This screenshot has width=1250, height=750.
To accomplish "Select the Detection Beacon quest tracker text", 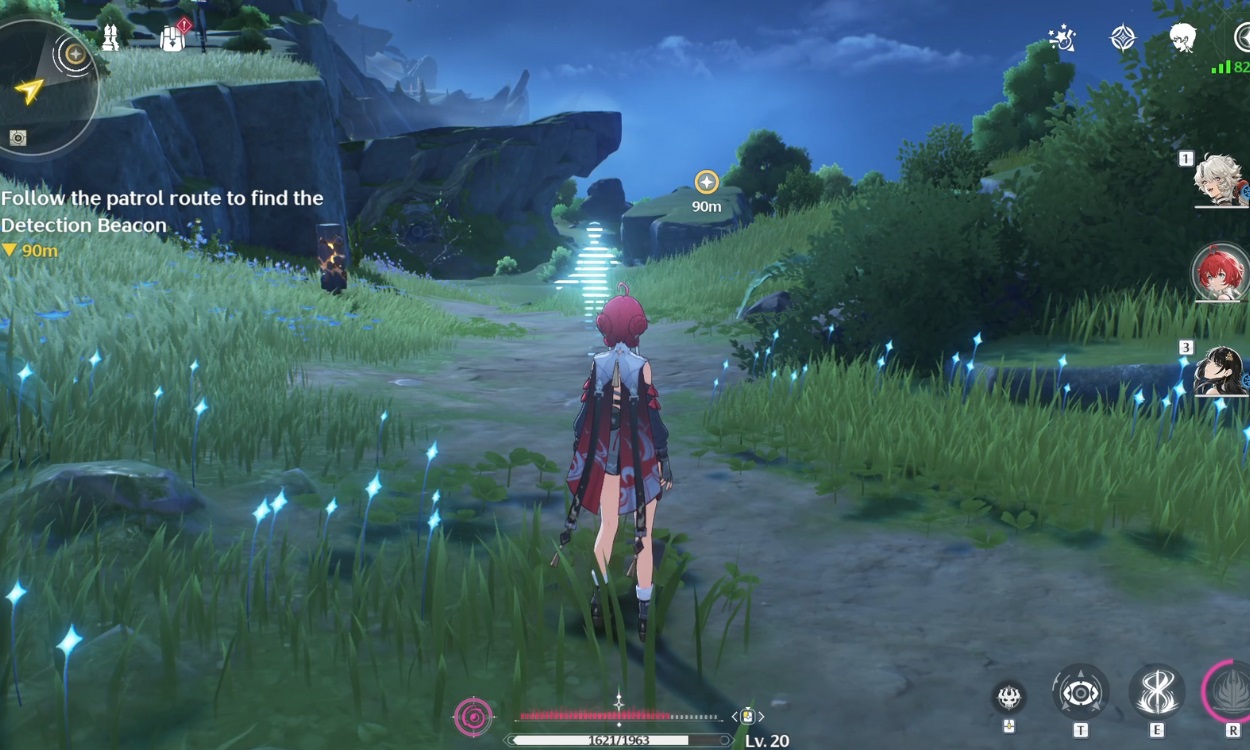I will 162,212.
